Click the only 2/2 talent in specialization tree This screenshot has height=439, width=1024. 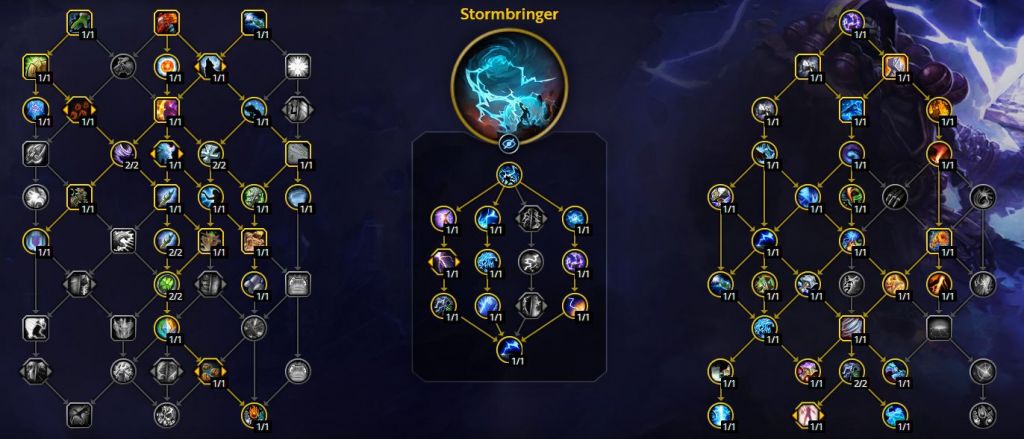click(851, 371)
